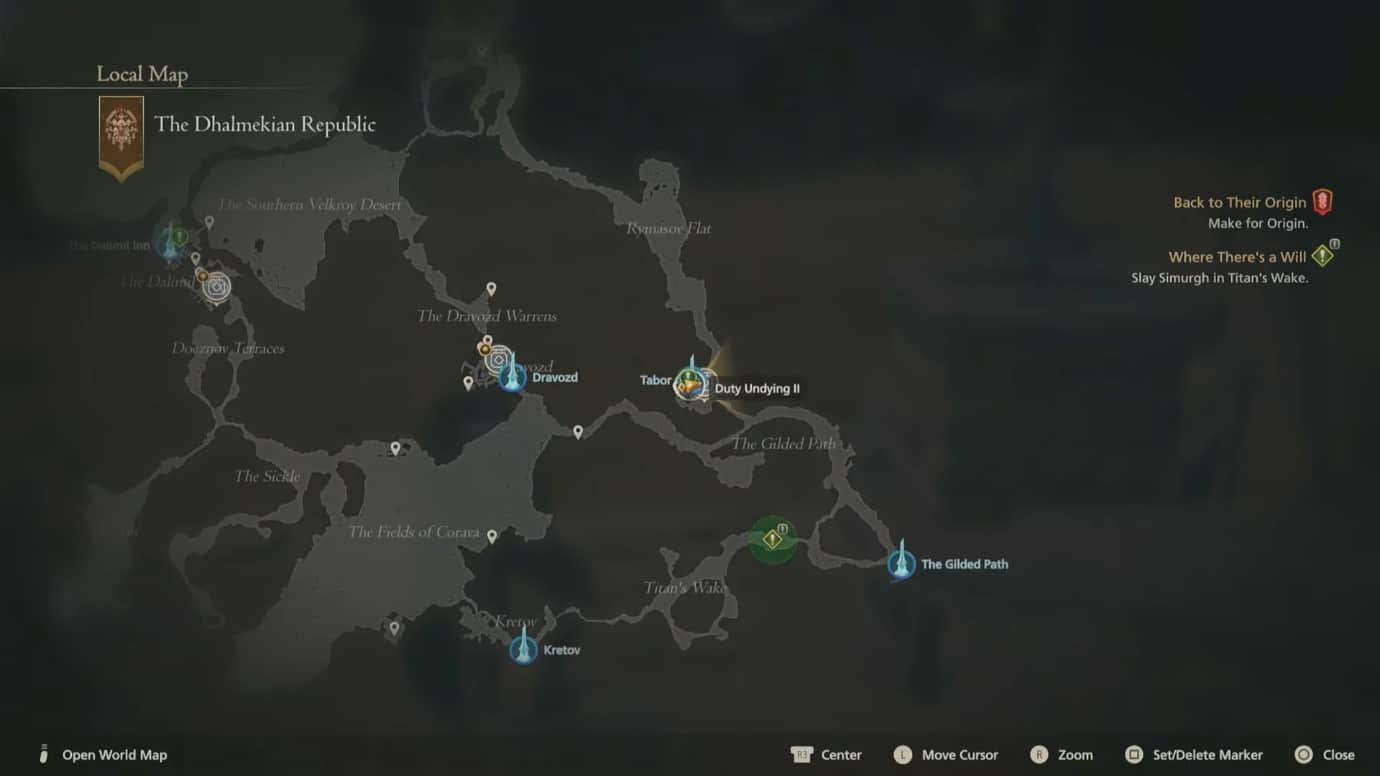Image resolution: width=1380 pixels, height=776 pixels.
Task: Click the map pin in The Sickle region
Action: pyautogui.click(x=395, y=447)
